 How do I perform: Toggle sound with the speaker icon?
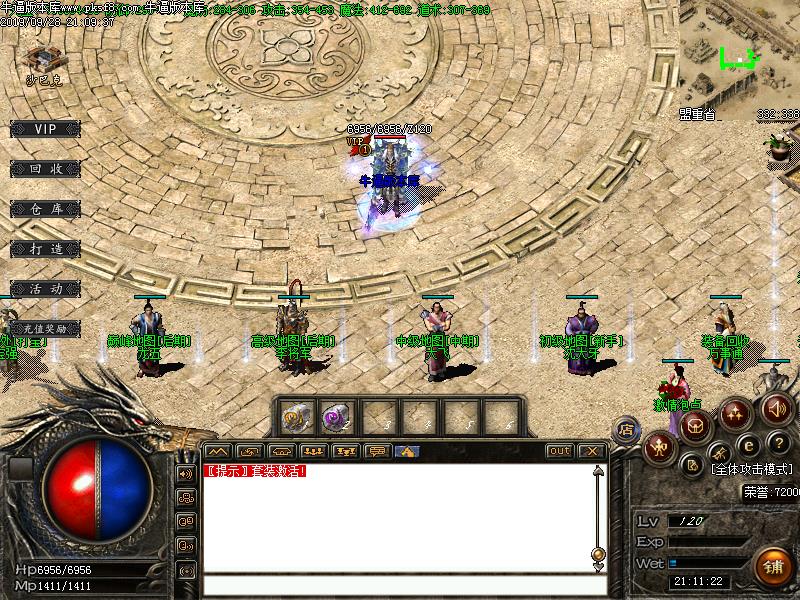pyautogui.click(x=777, y=408)
